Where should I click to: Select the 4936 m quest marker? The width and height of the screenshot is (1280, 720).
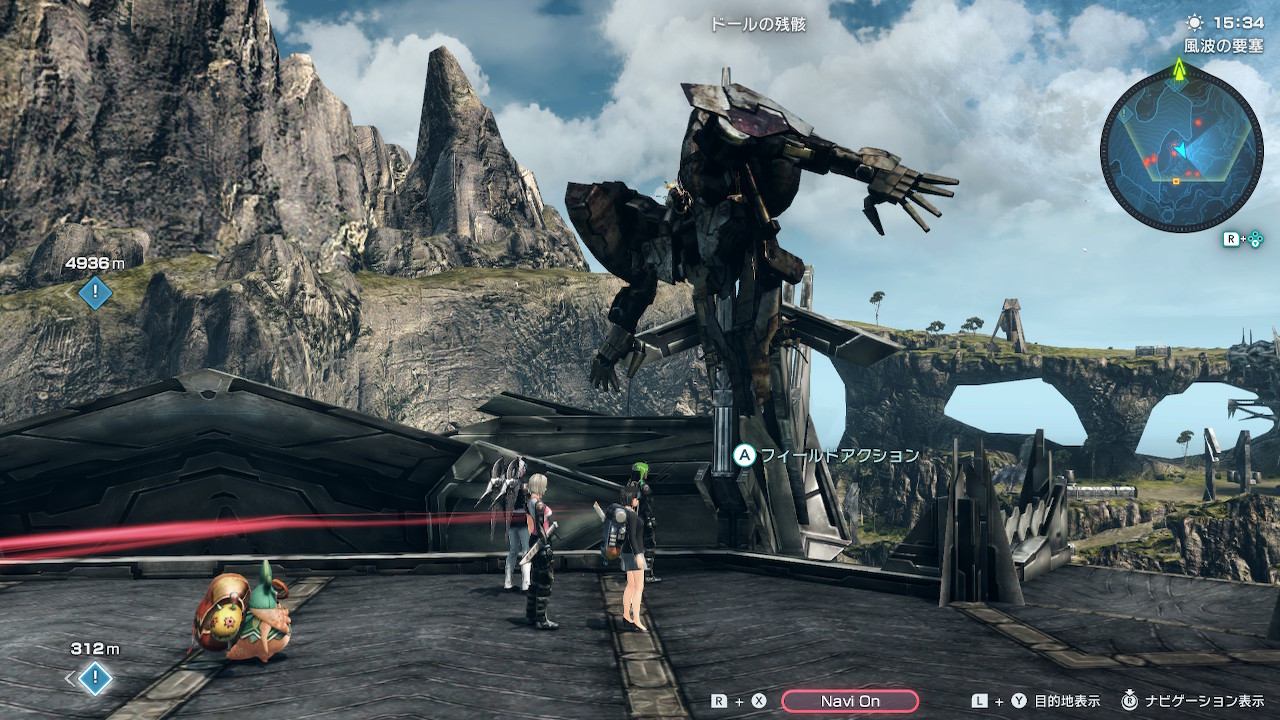95,293
